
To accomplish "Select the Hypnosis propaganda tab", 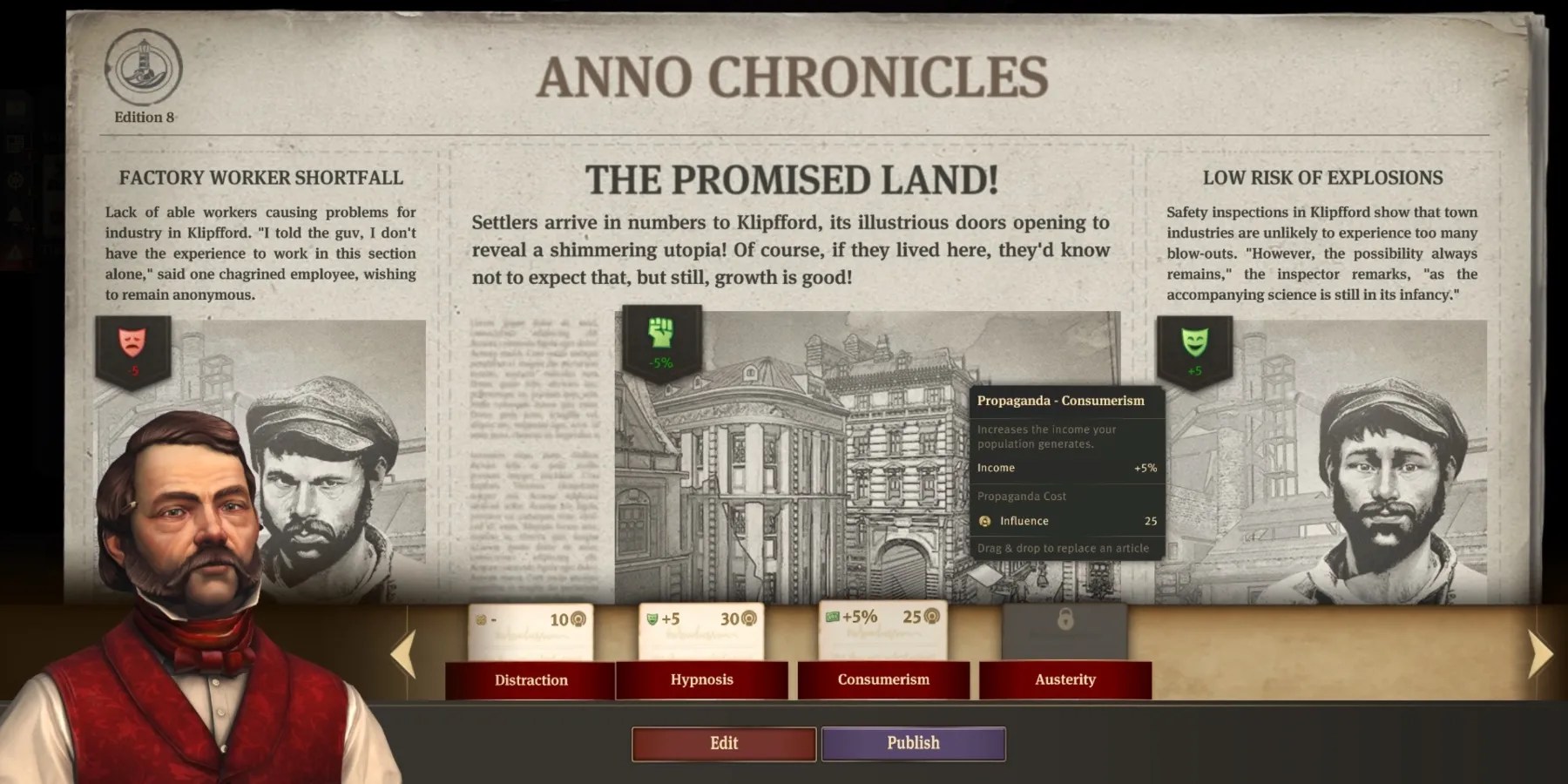I will coord(703,680).
